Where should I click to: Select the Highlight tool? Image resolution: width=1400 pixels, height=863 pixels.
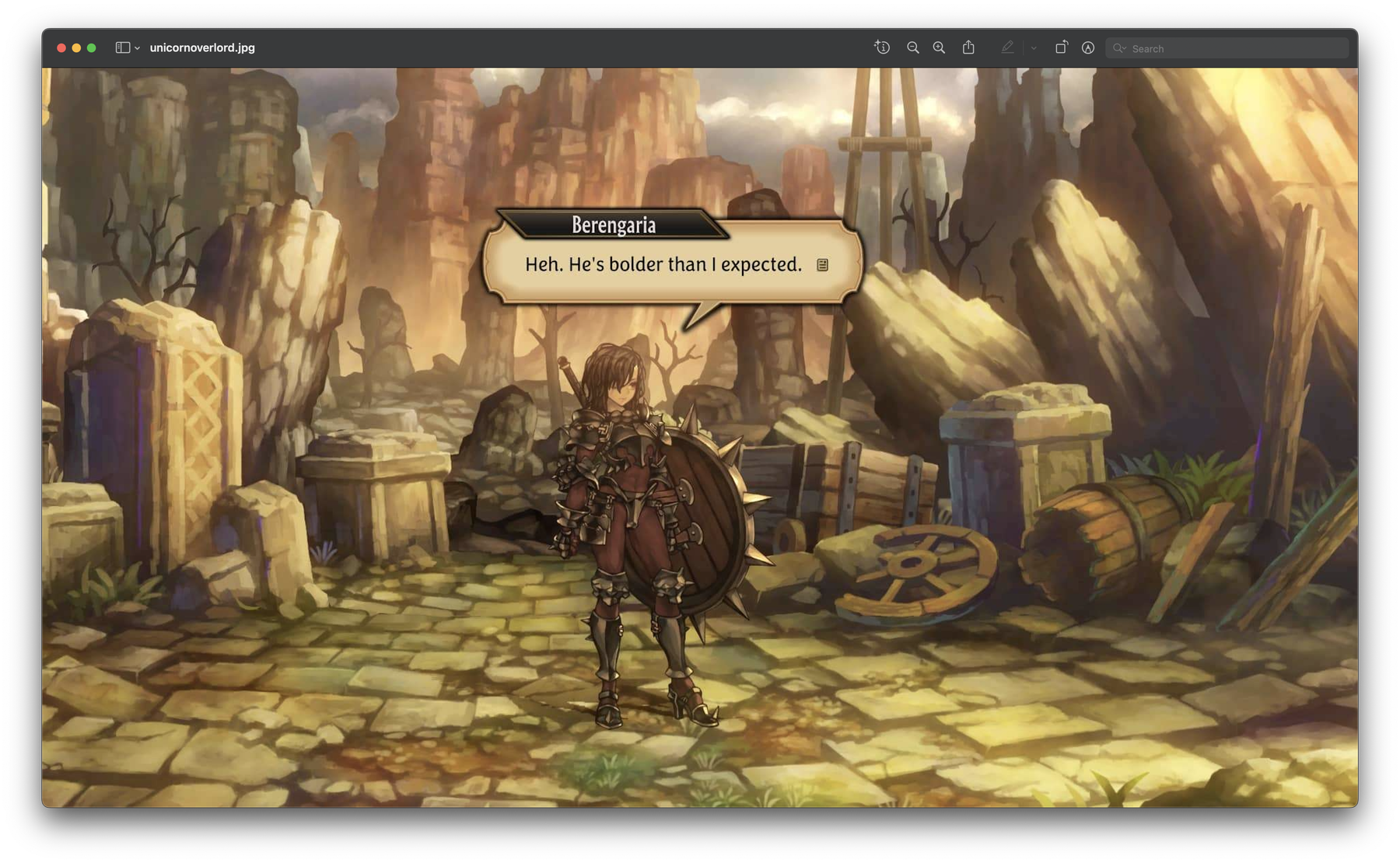pyautogui.click(x=1008, y=47)
